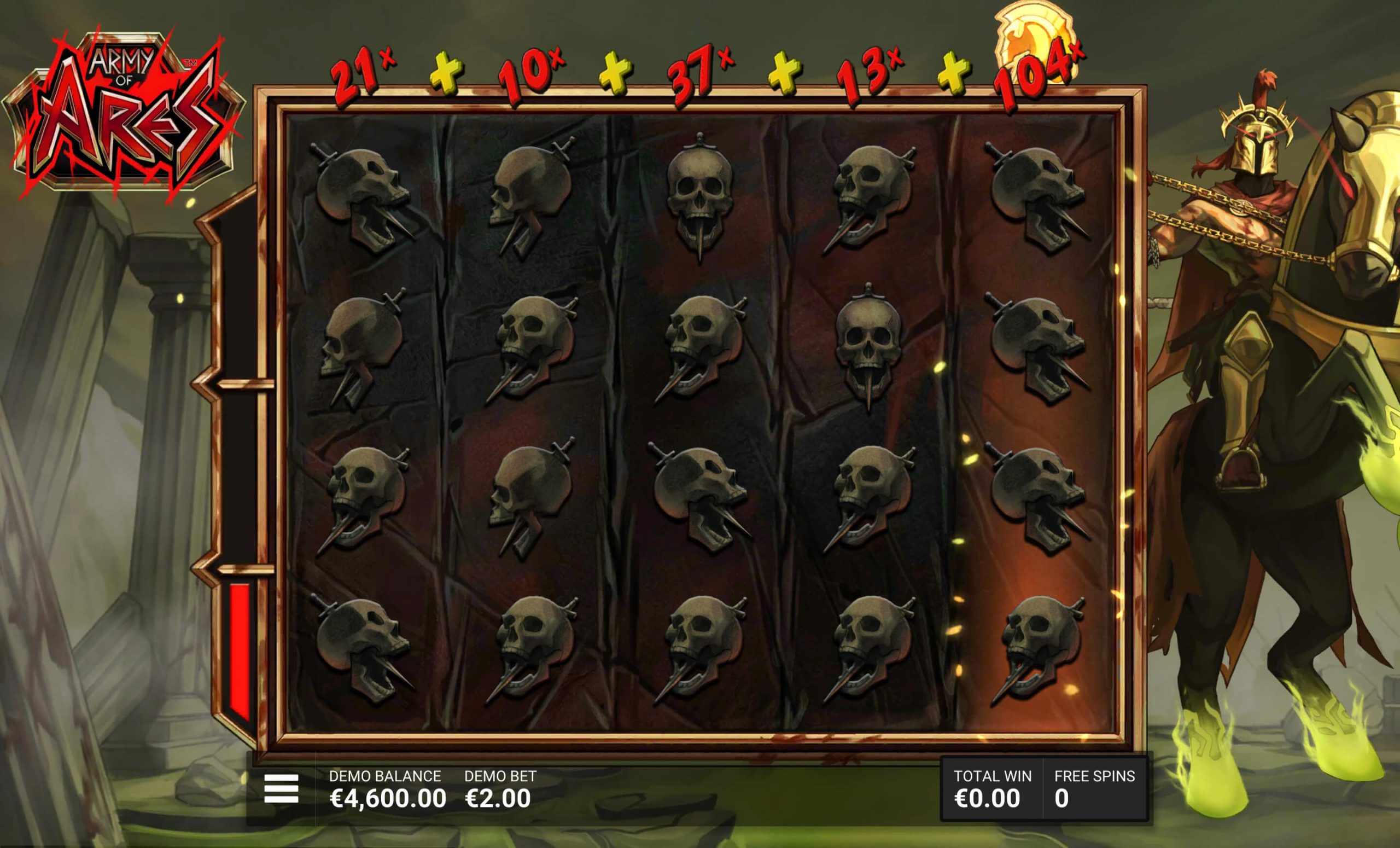
Task: Click the 21x multiplier above reel one
Action: click(x=358, y=71)
